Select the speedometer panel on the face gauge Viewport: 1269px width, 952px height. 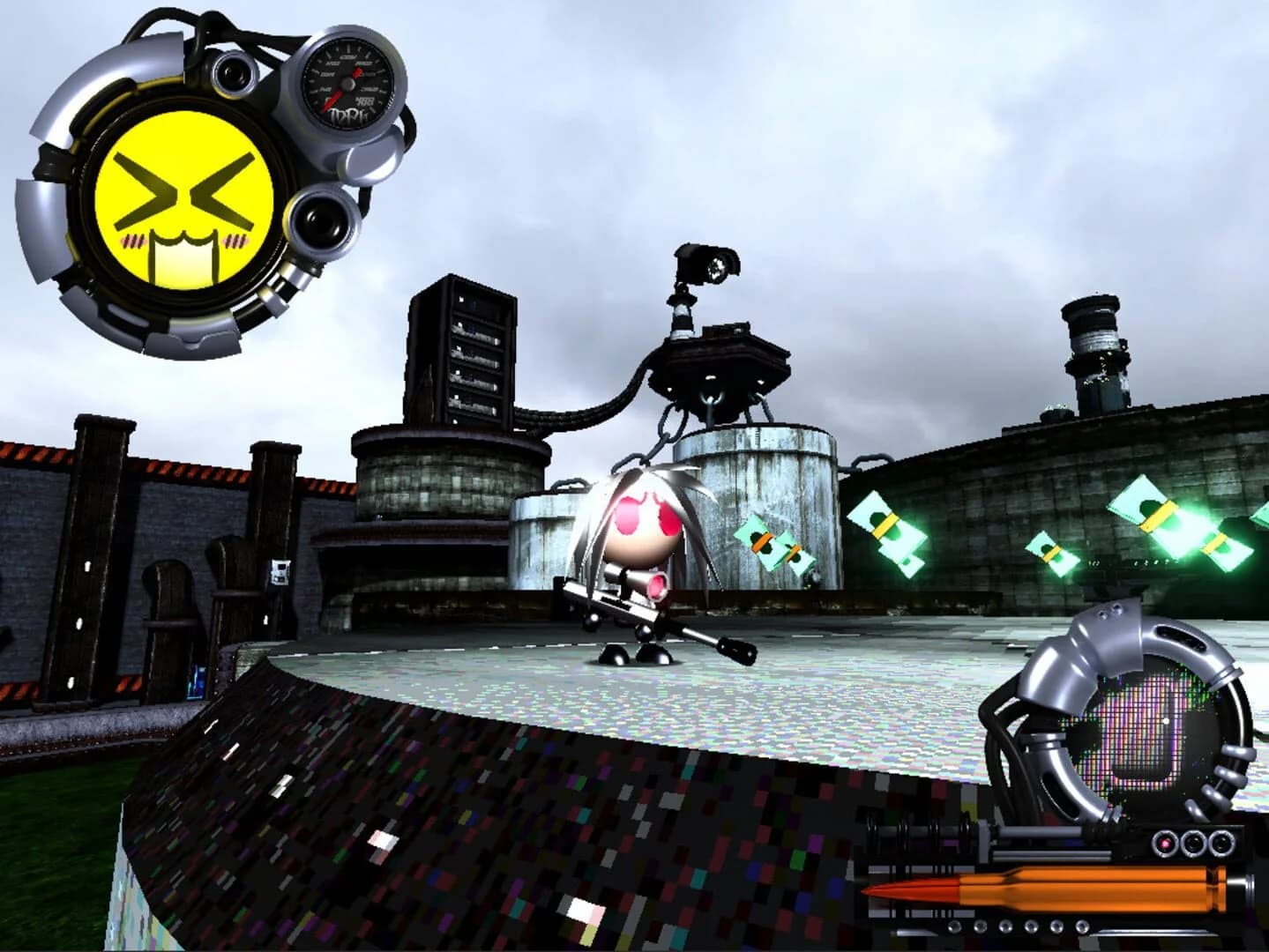[x=348, y=84]
